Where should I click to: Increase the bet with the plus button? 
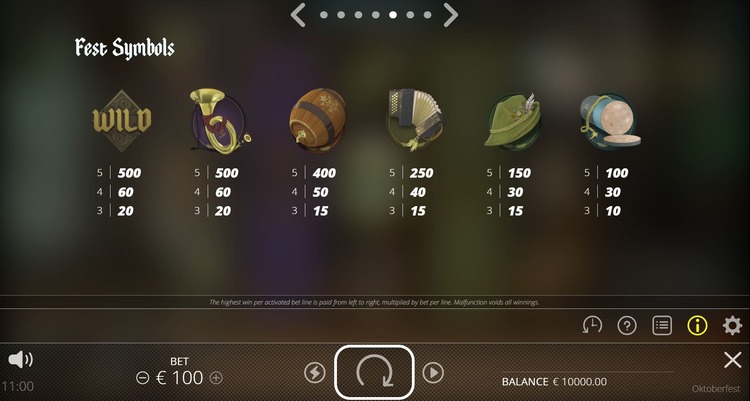[x=216, y=378]
